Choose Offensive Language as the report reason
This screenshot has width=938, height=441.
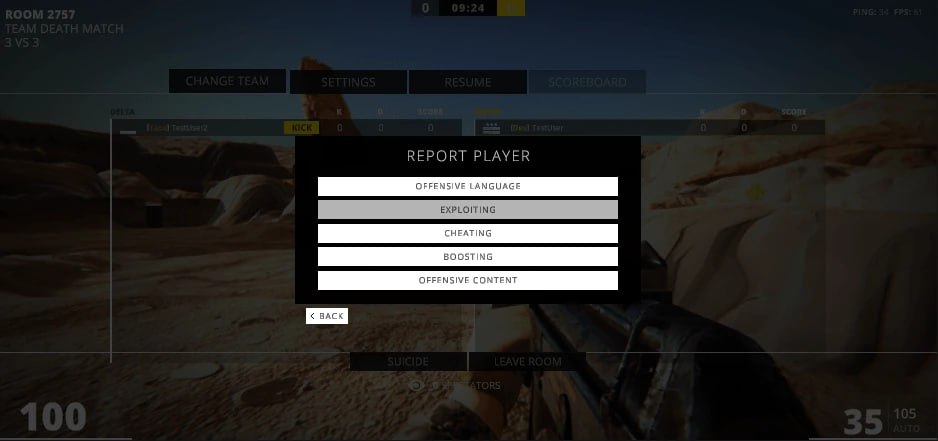(467, 187)
